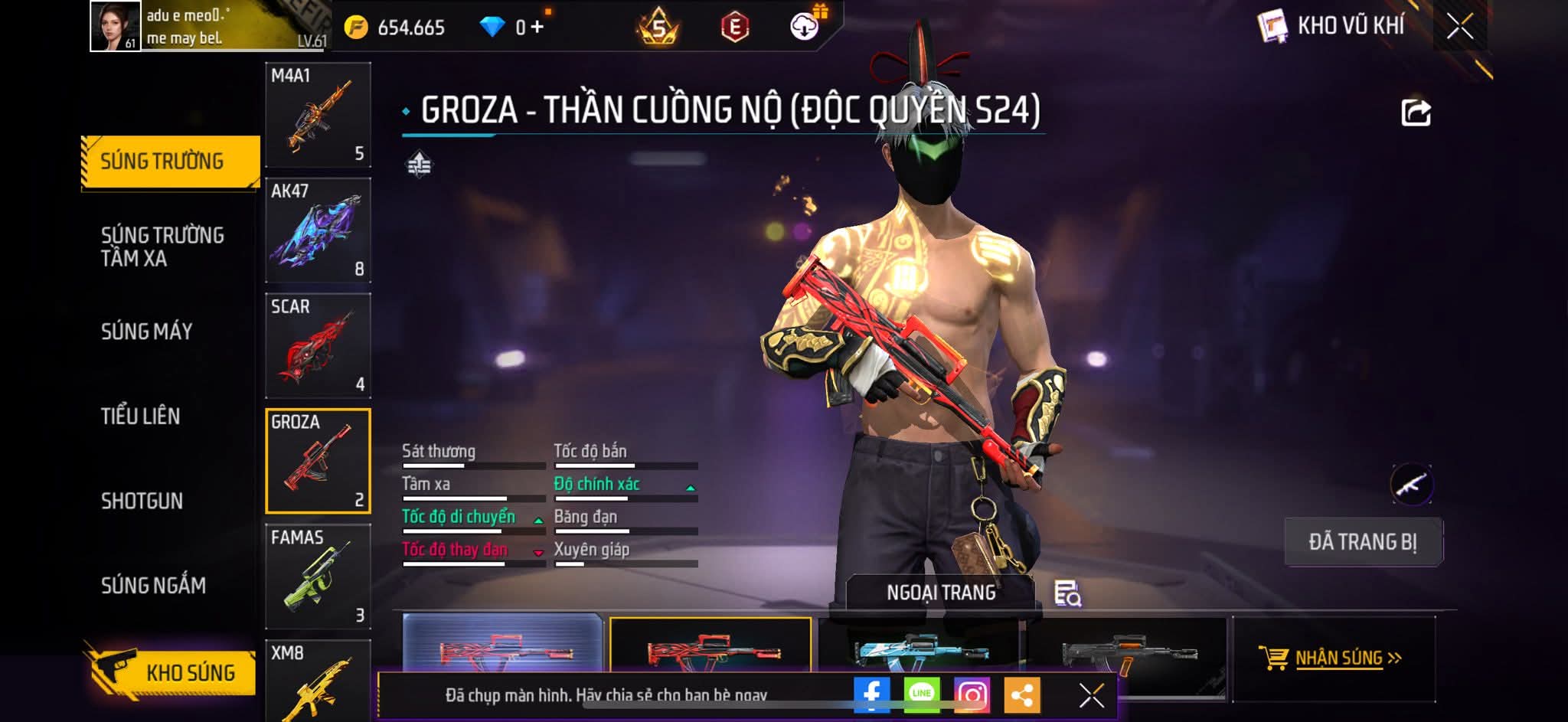Select the AK47 weapon tile

point(318,230)
